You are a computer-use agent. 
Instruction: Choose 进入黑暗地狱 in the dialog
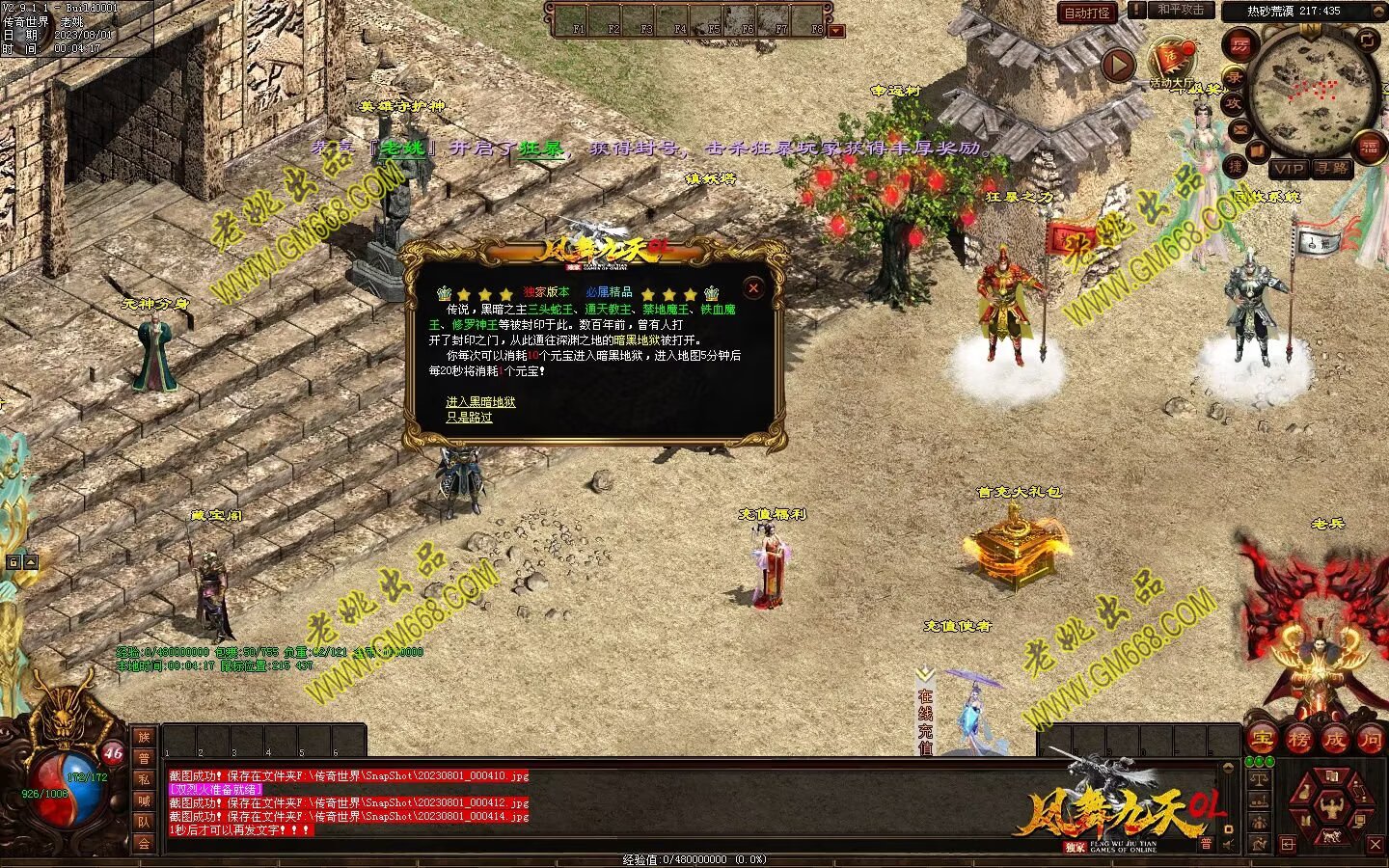[x=480, y=402]
